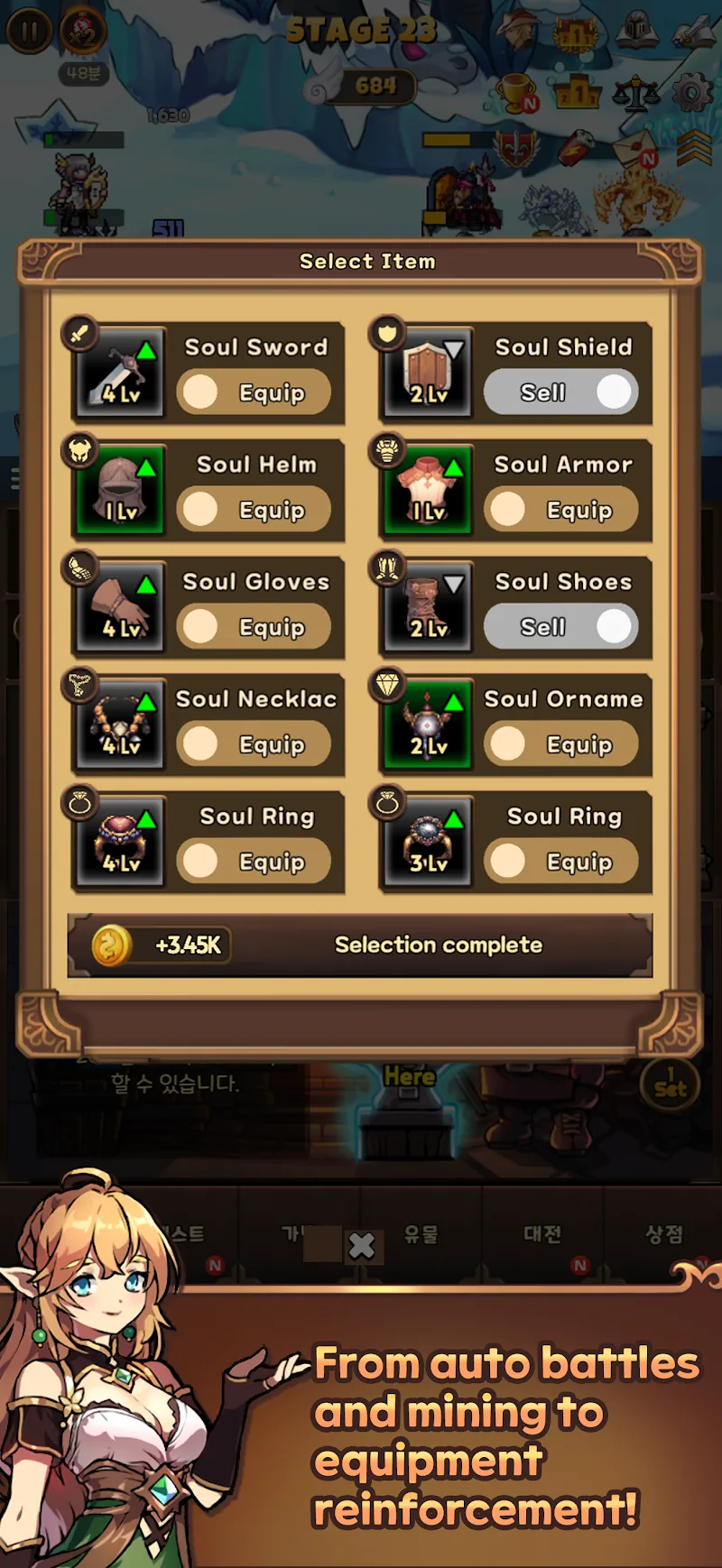Toggle Soul Armor Equip switch
This screenshot has width=722, height=1568.
click(561, 510)
